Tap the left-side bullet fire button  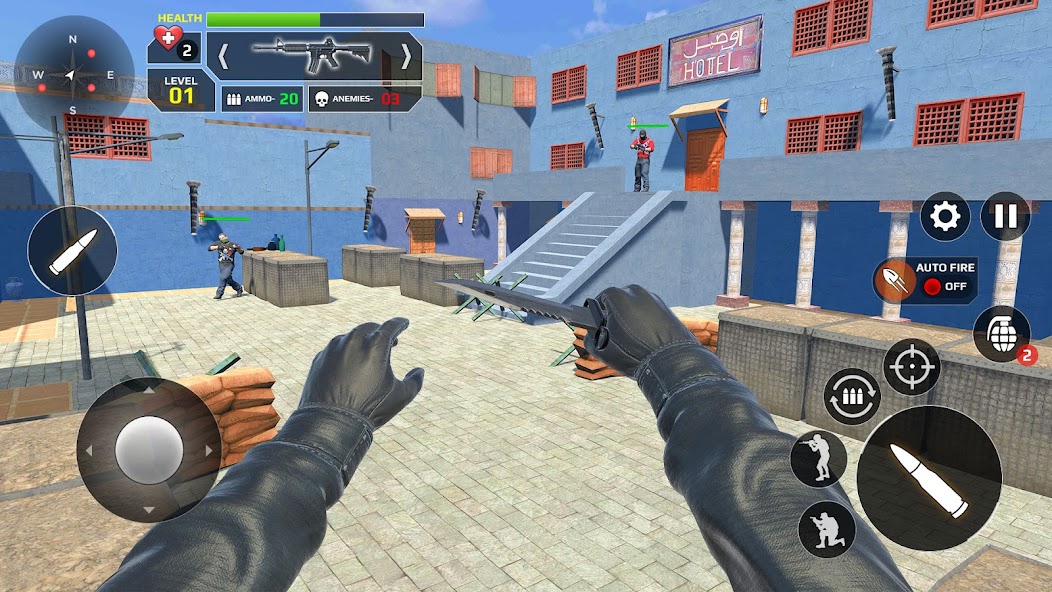coord(72,250)
